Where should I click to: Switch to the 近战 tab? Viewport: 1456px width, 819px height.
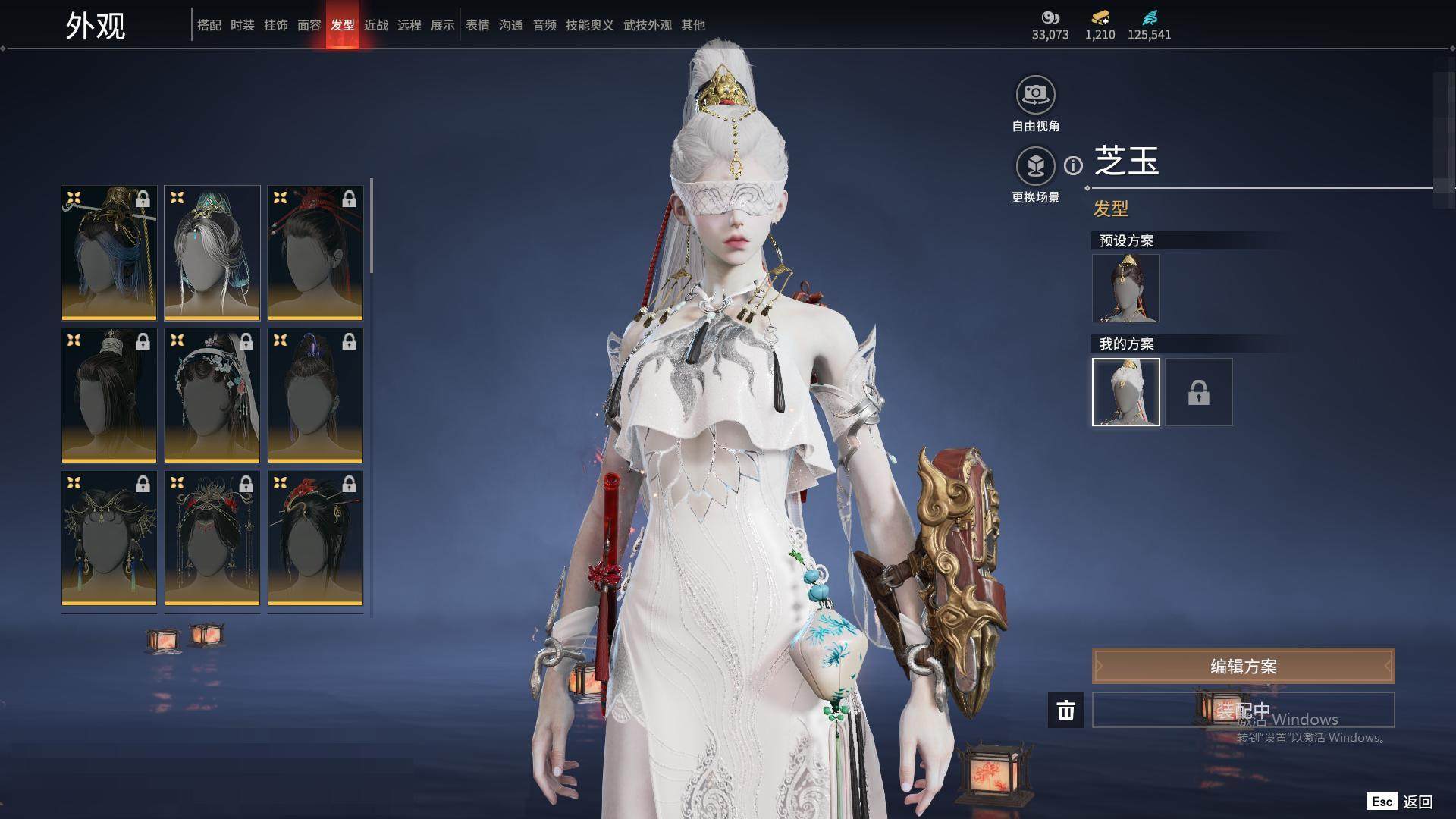click(376, 25)
